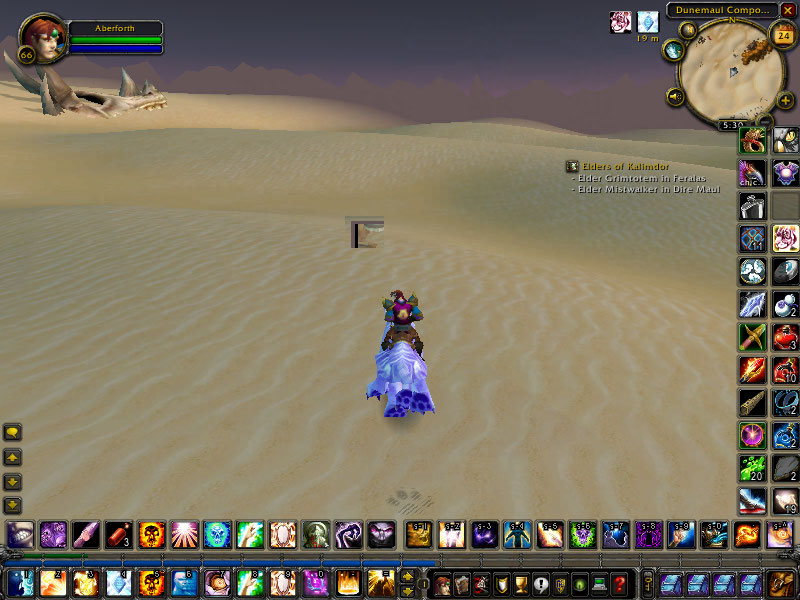Screen dimensions: 800x600
Task: Click the circular minimap
Action: coord(724,75)
